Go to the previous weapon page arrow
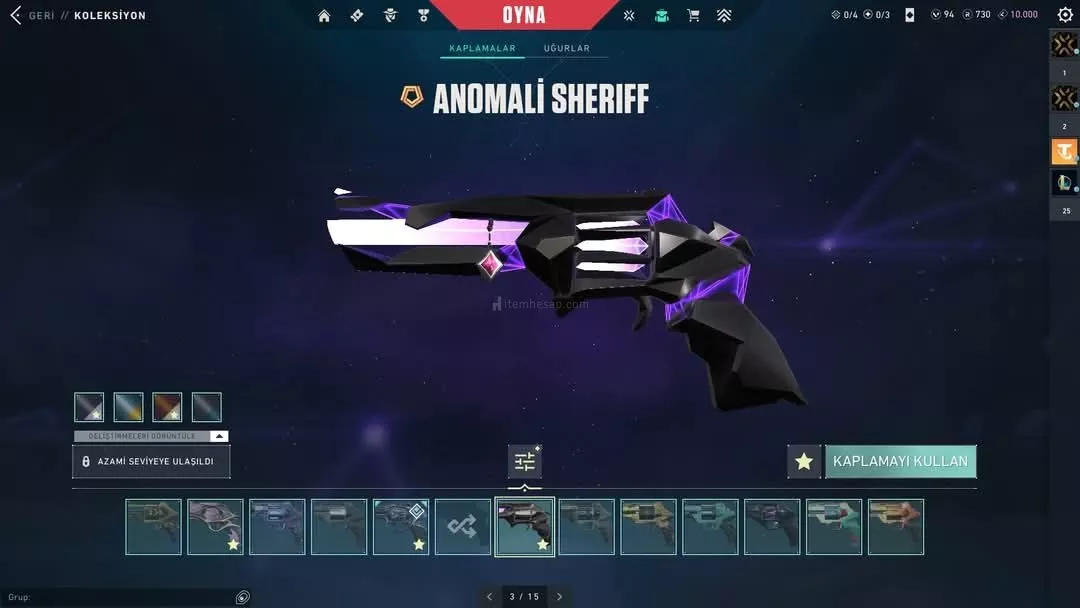This screenshot has height=608, width=1080. [x=489, y=597]
